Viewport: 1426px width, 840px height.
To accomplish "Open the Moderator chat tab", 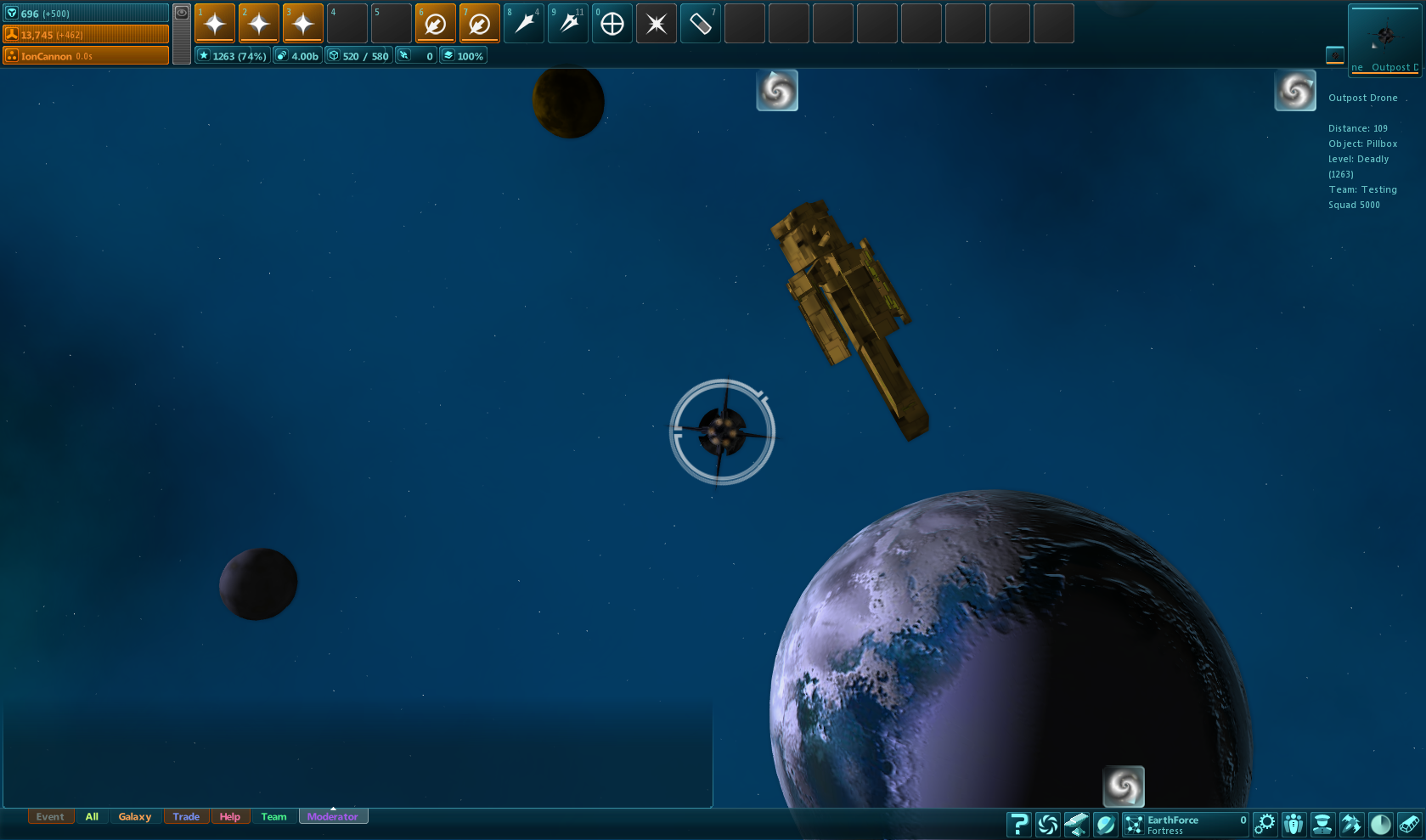I will tap(333, 817).
